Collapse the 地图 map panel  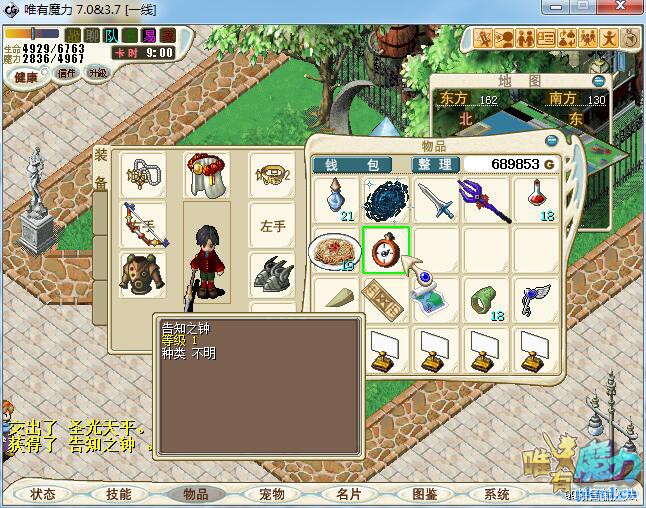tap(598, 81)
